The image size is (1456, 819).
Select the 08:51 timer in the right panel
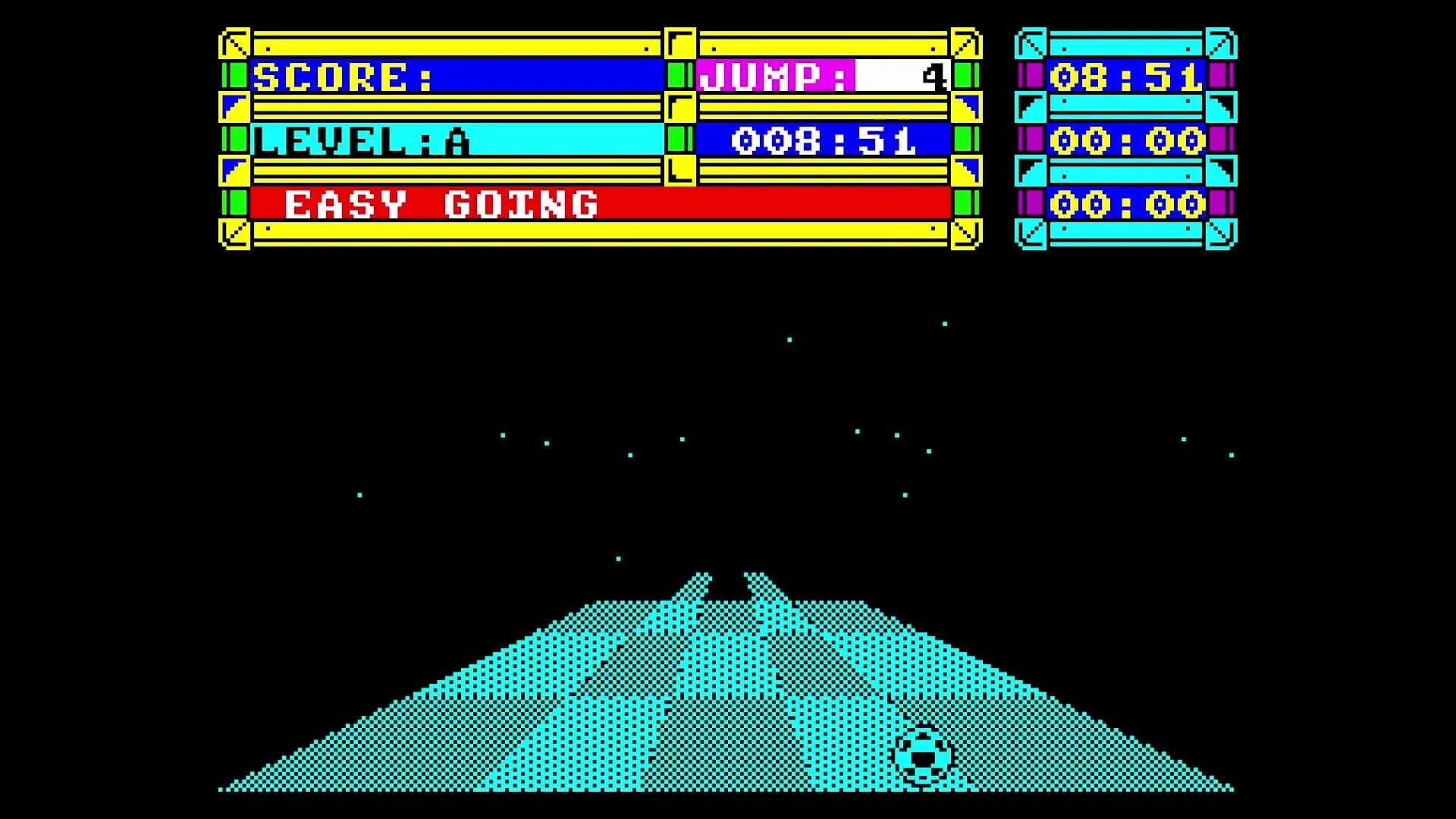pyautogui.click(x=1125, y=76)
